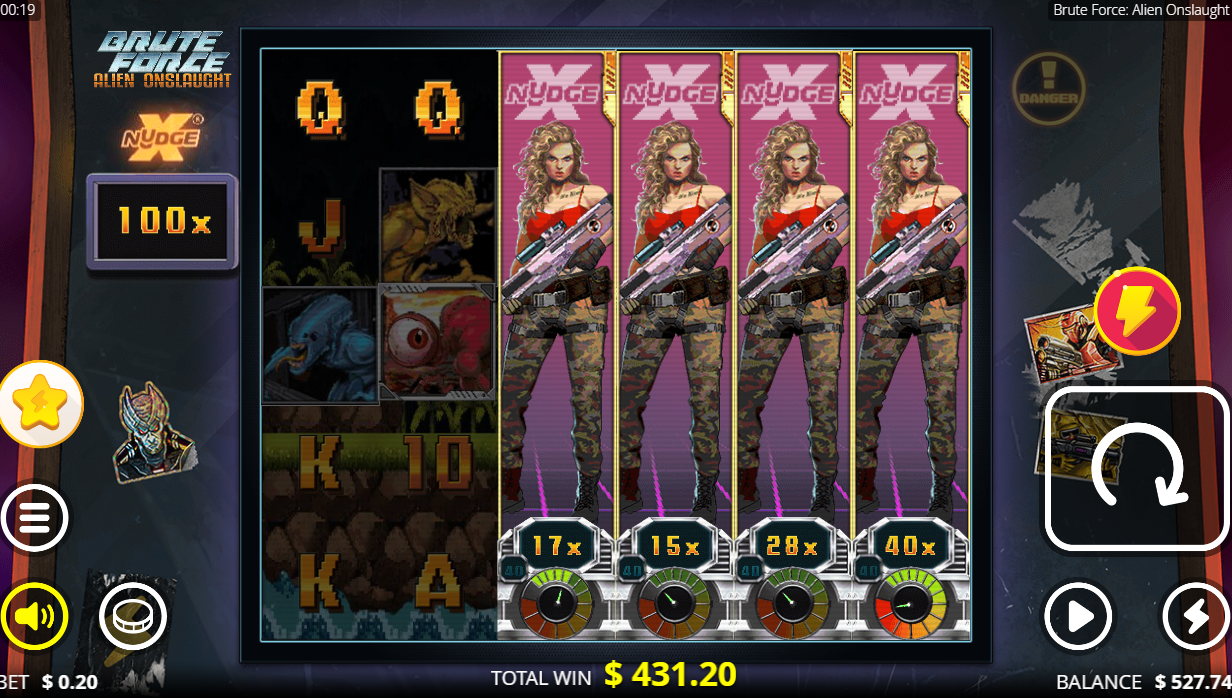
Task: Spin the reels with the circular arrow button
Action: tap(1136, 468)
